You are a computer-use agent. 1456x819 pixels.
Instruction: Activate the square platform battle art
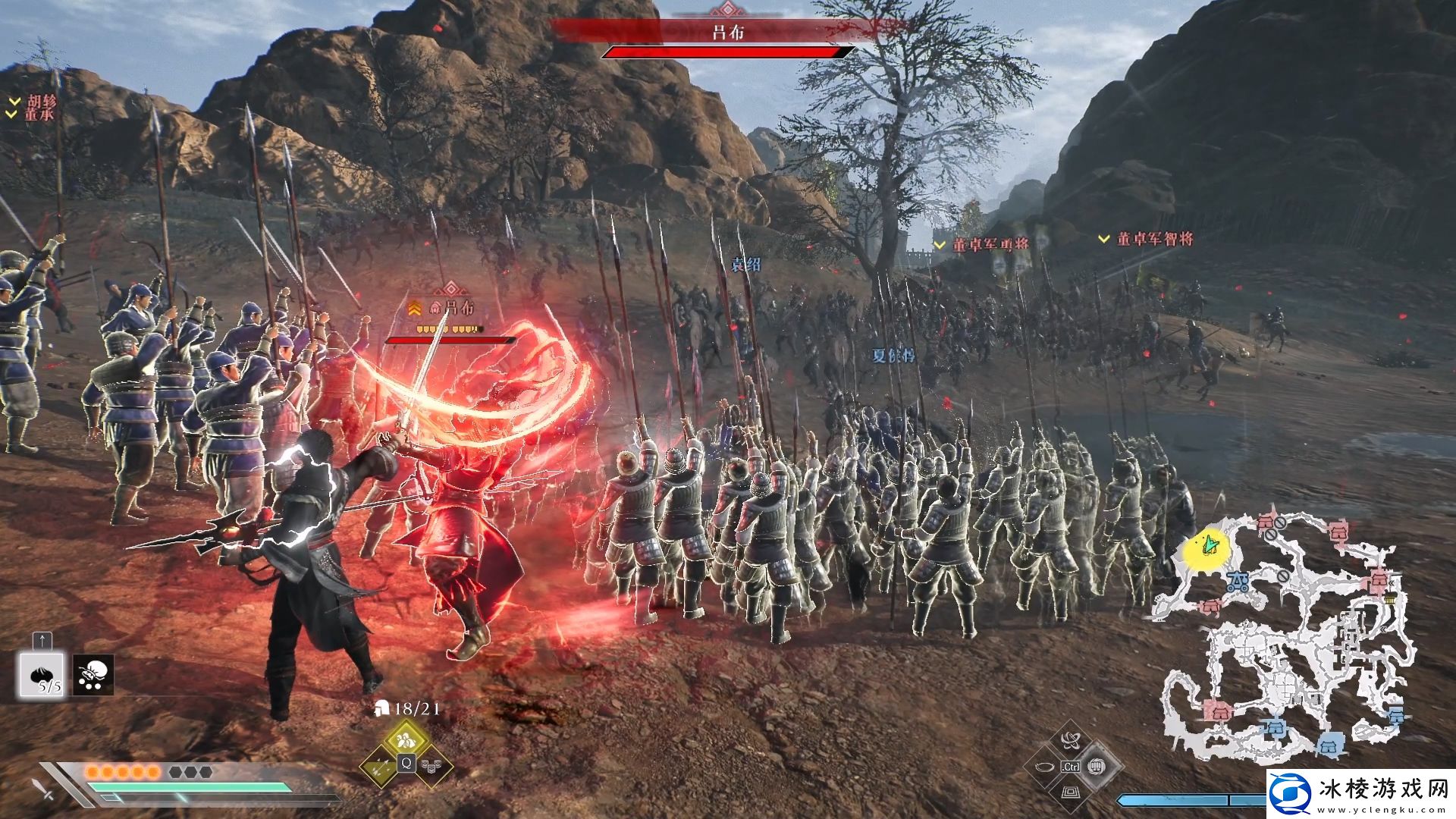(1071, 792)
